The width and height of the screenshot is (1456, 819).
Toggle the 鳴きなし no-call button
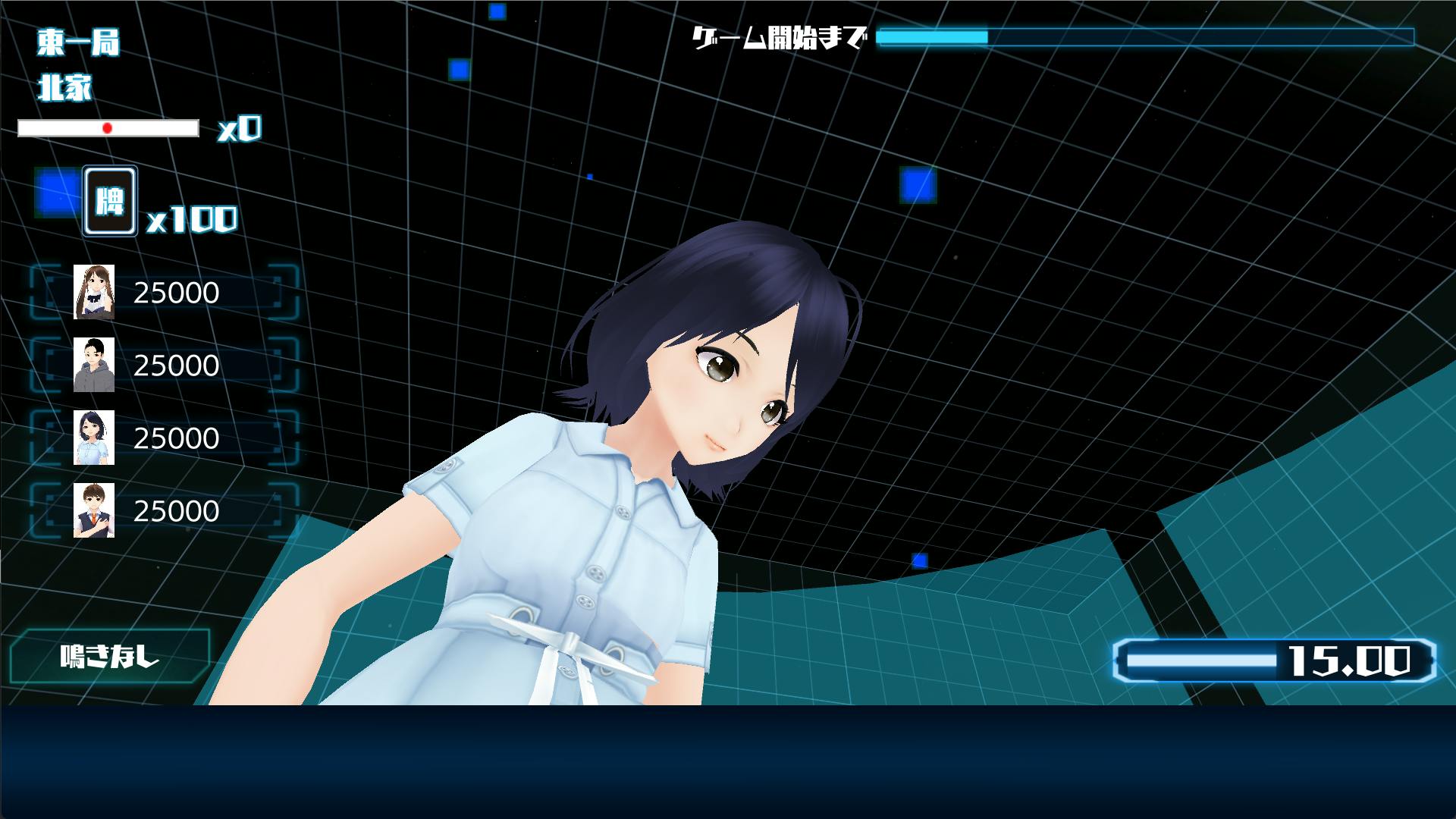pos(110,656)
